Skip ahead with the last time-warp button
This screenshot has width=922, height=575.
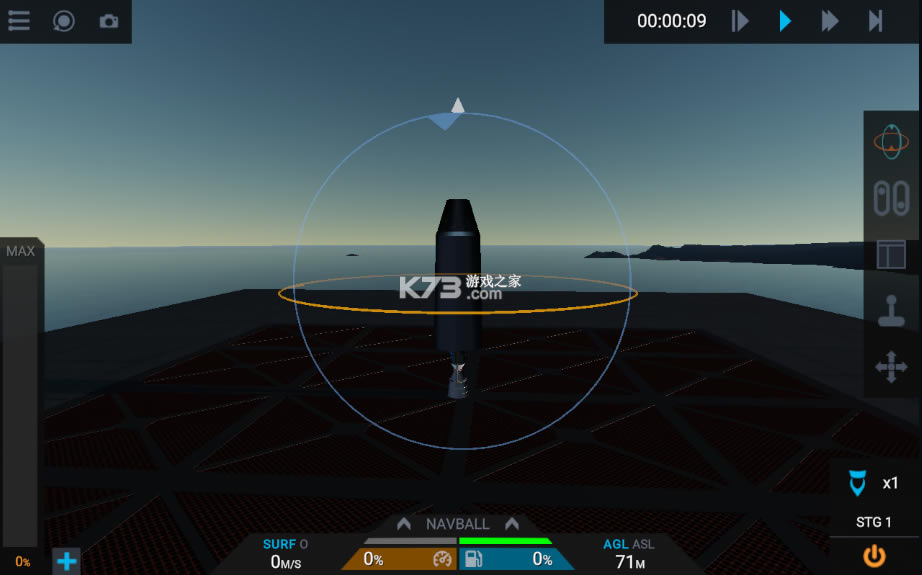pyautogui.click(x=875, y=21)
